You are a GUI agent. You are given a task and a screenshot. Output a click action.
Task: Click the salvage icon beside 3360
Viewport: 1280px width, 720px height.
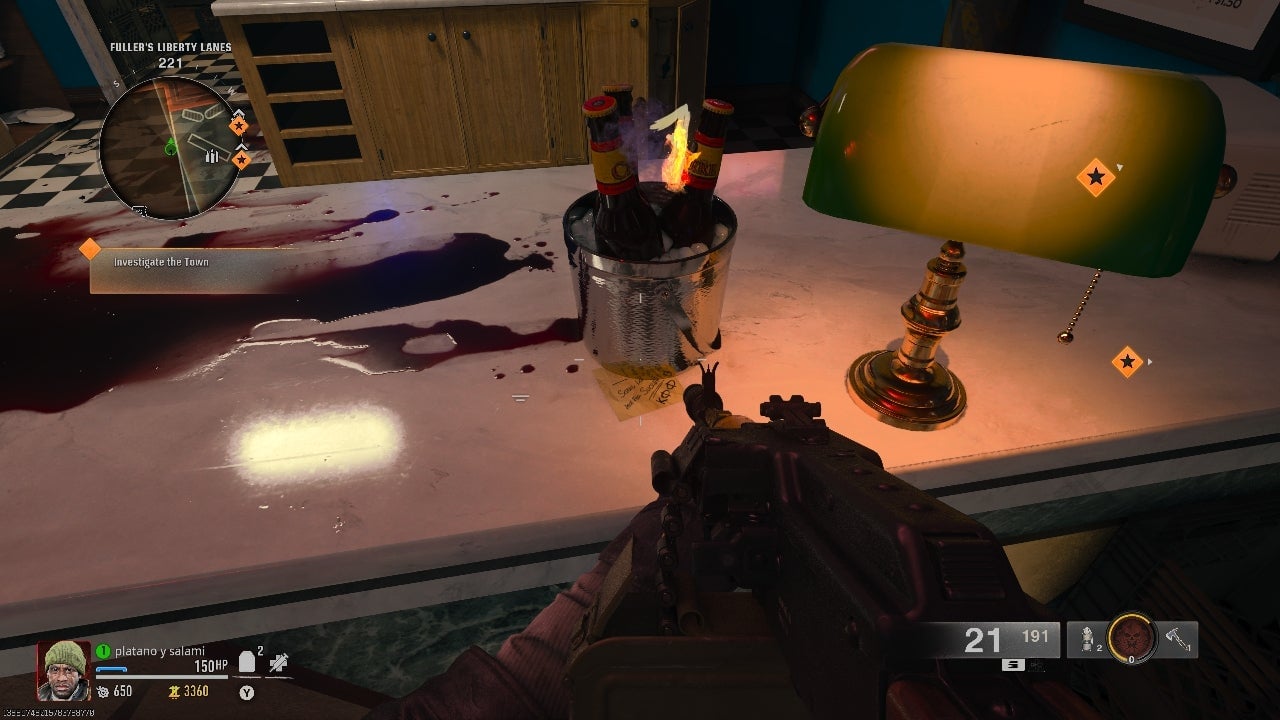(x=174, y=693)
